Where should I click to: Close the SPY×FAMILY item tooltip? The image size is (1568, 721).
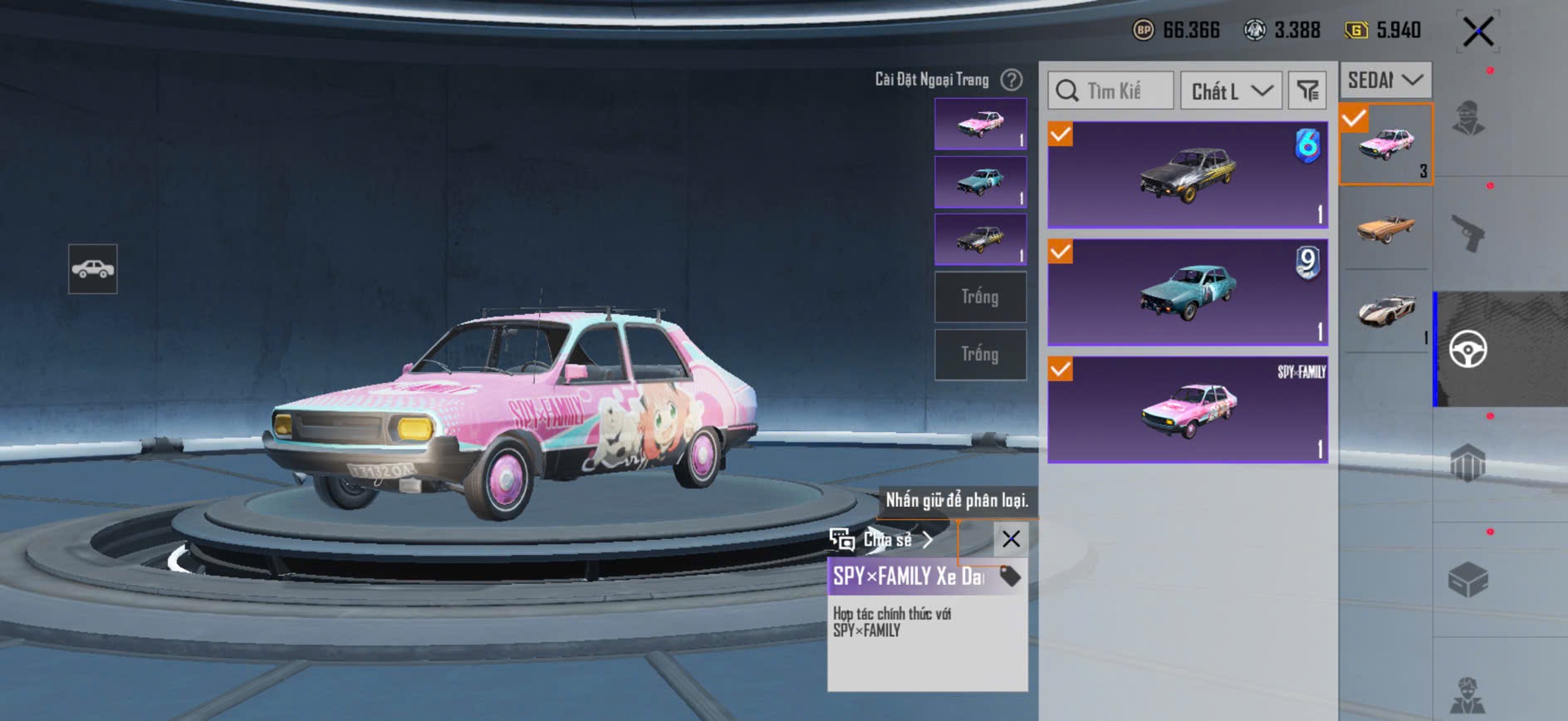point(1011,539)
